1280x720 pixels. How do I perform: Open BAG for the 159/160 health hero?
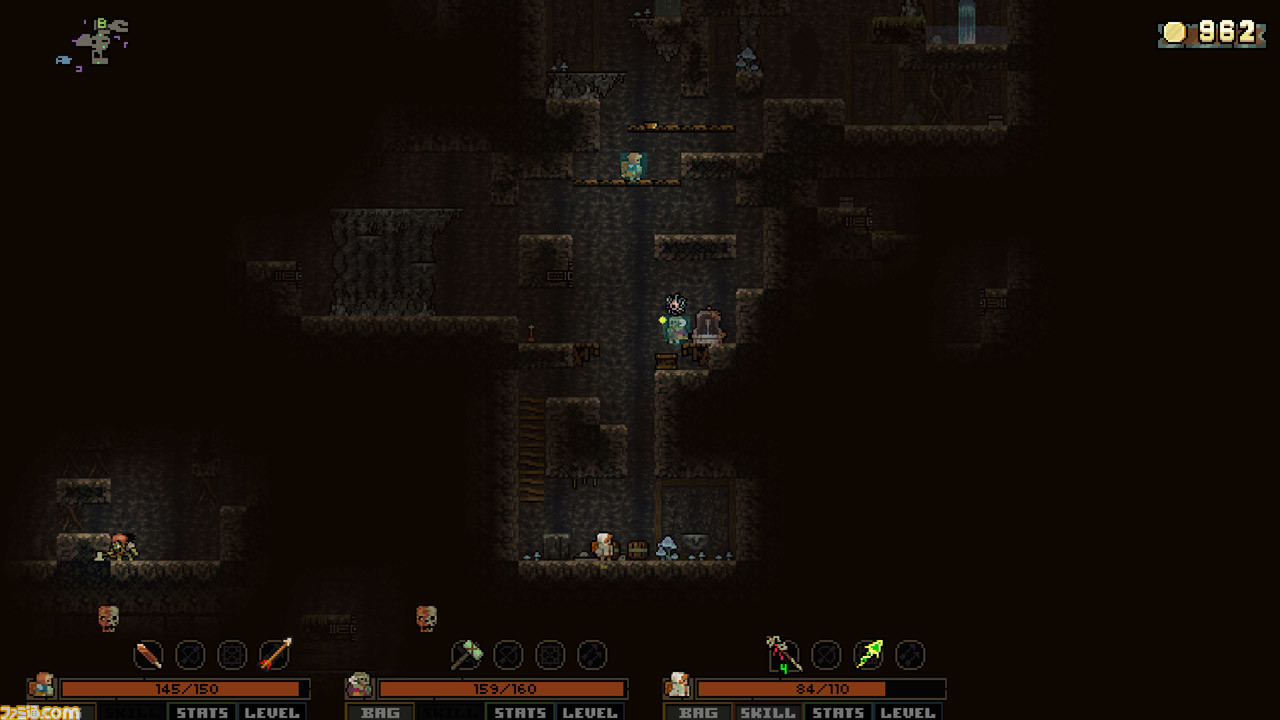point(380,712)
